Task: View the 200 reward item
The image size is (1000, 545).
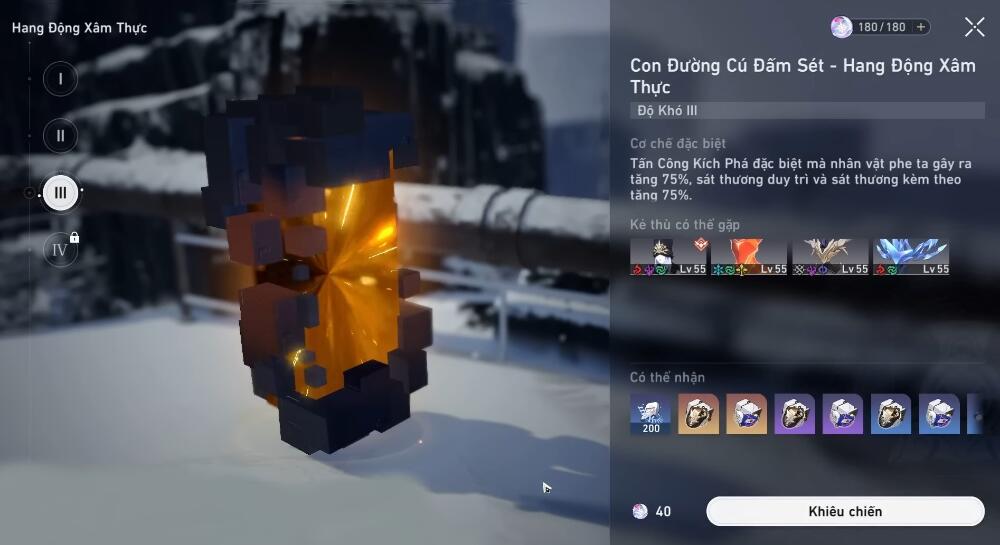Action: [650, 414]
